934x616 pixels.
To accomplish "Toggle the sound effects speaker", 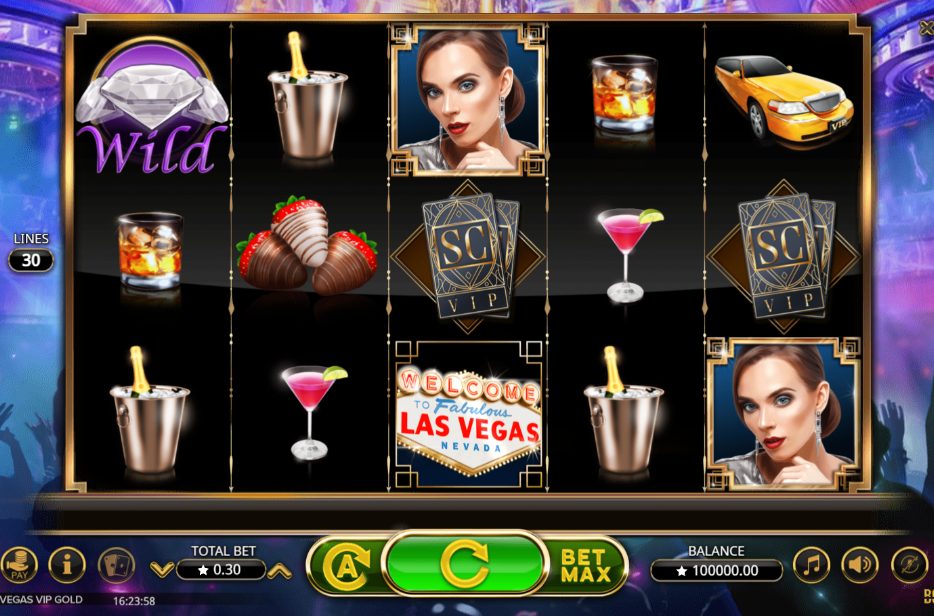I will tap(860, 566).
